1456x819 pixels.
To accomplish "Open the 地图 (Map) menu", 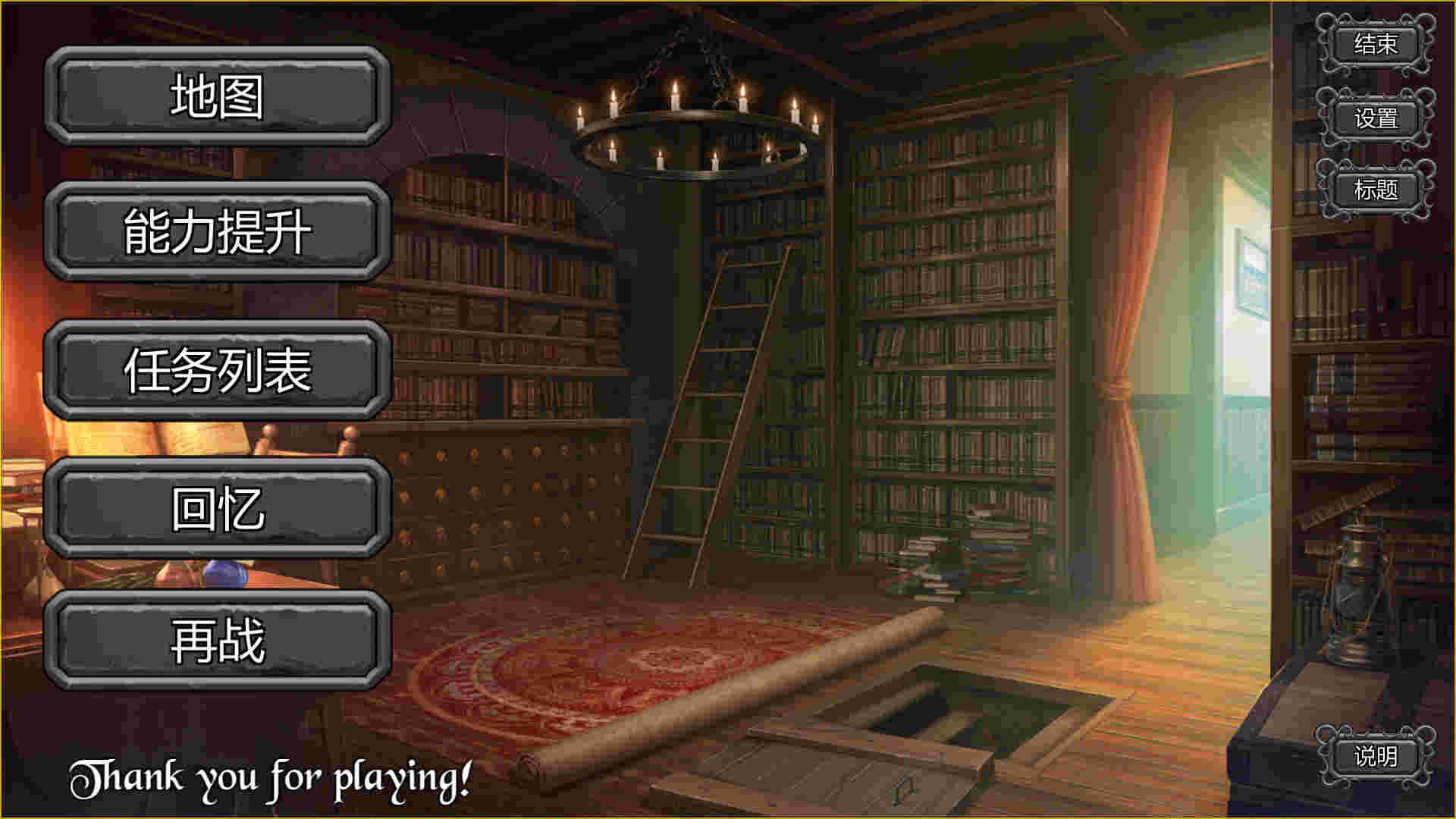I will 218,96.
